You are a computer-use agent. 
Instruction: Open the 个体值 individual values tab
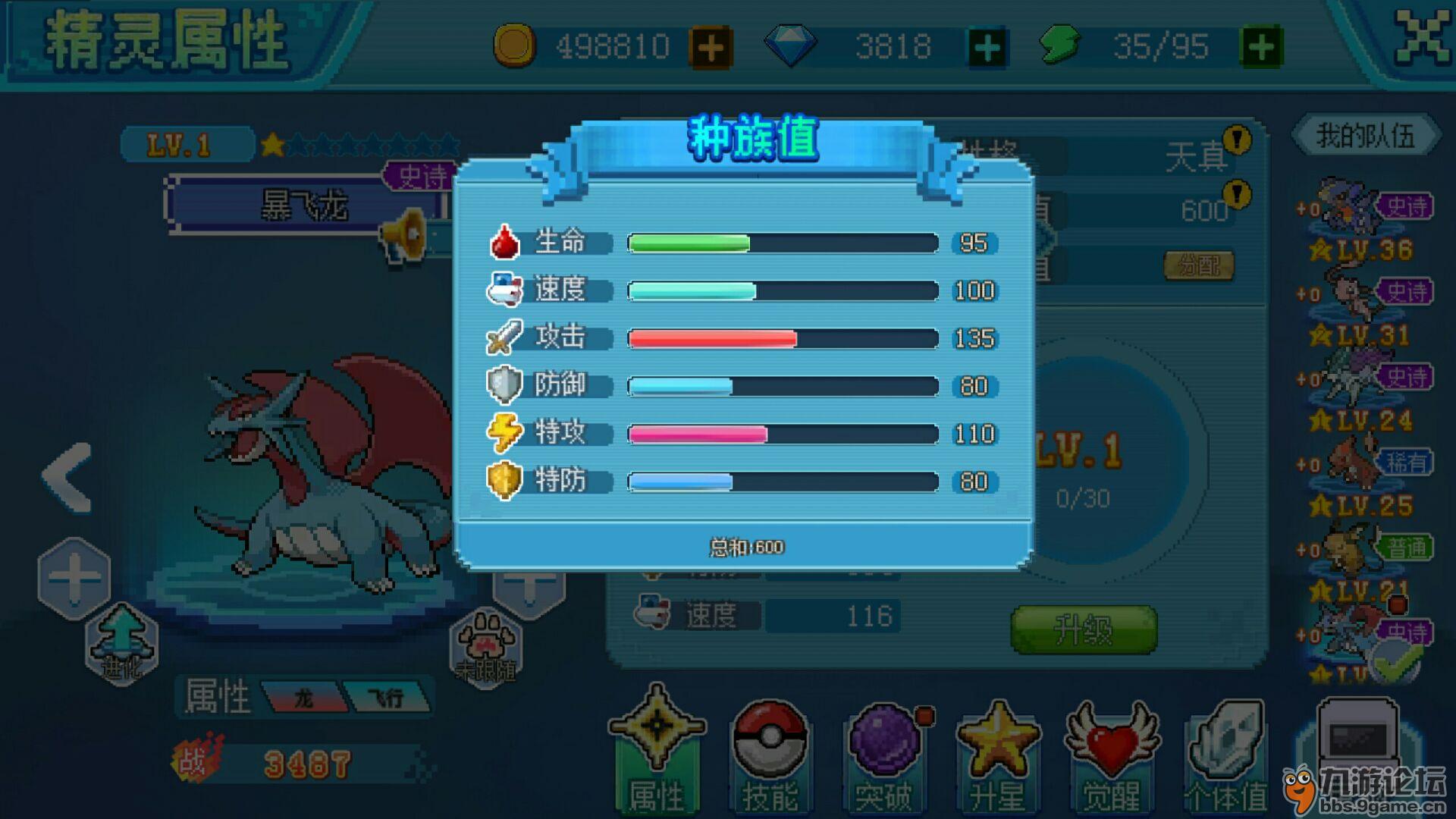pos(1225,755)
